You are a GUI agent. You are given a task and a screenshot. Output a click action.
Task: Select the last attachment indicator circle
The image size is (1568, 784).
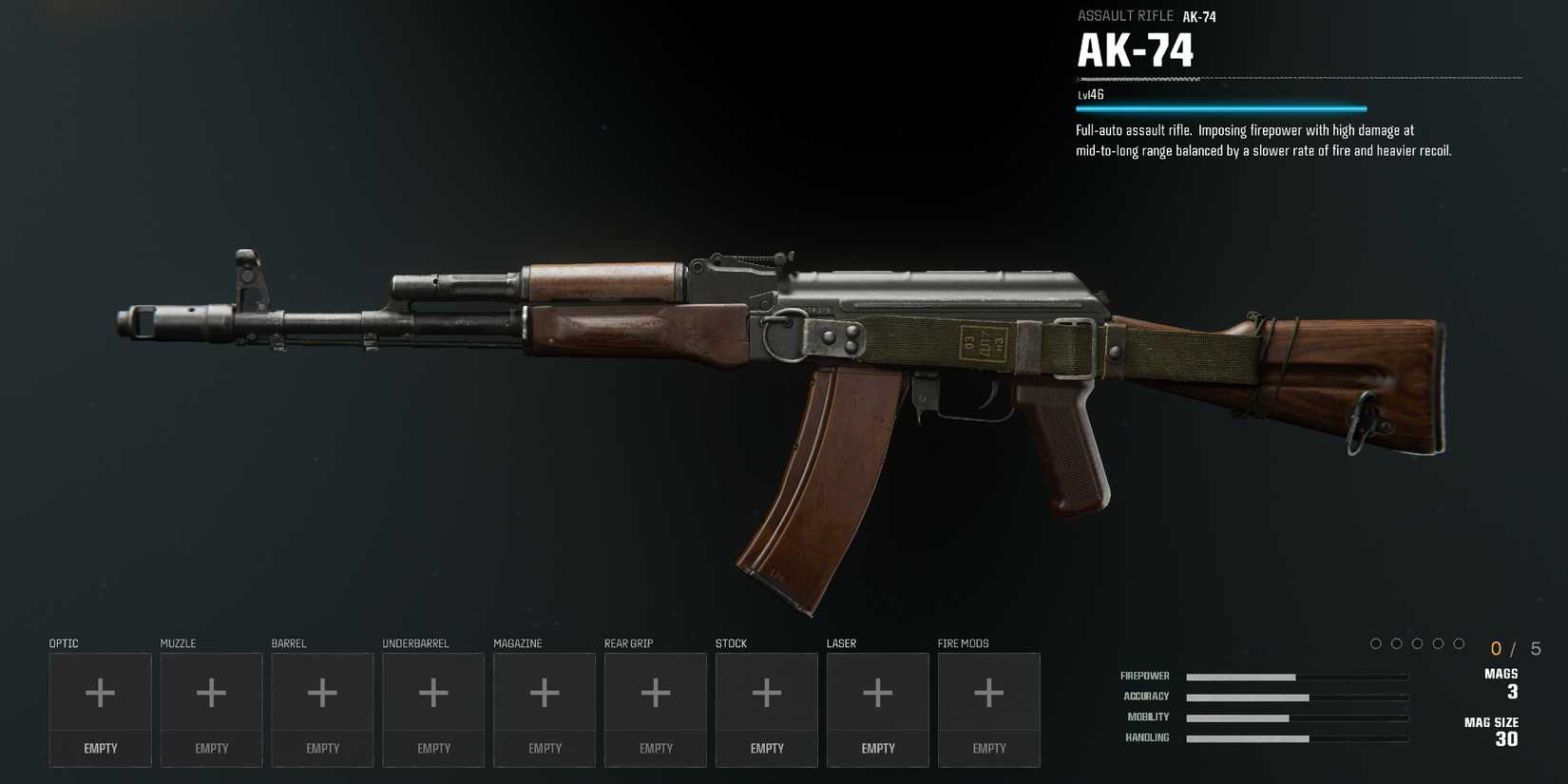pyautogui.click(x=1461, y=642)
